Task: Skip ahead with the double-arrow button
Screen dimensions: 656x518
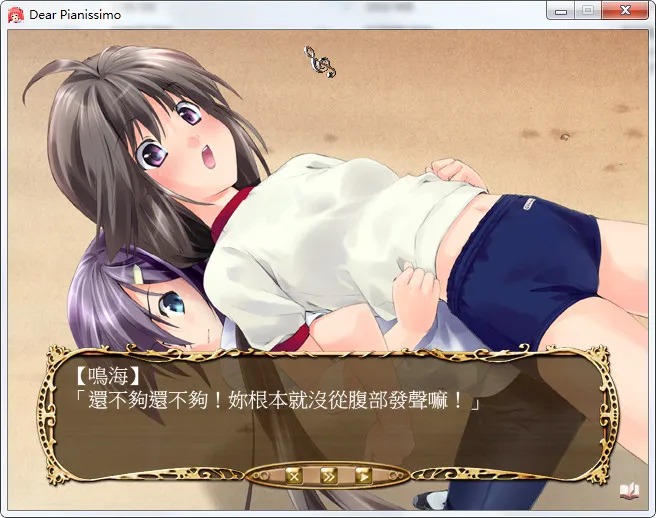Action: coord(327,475)
